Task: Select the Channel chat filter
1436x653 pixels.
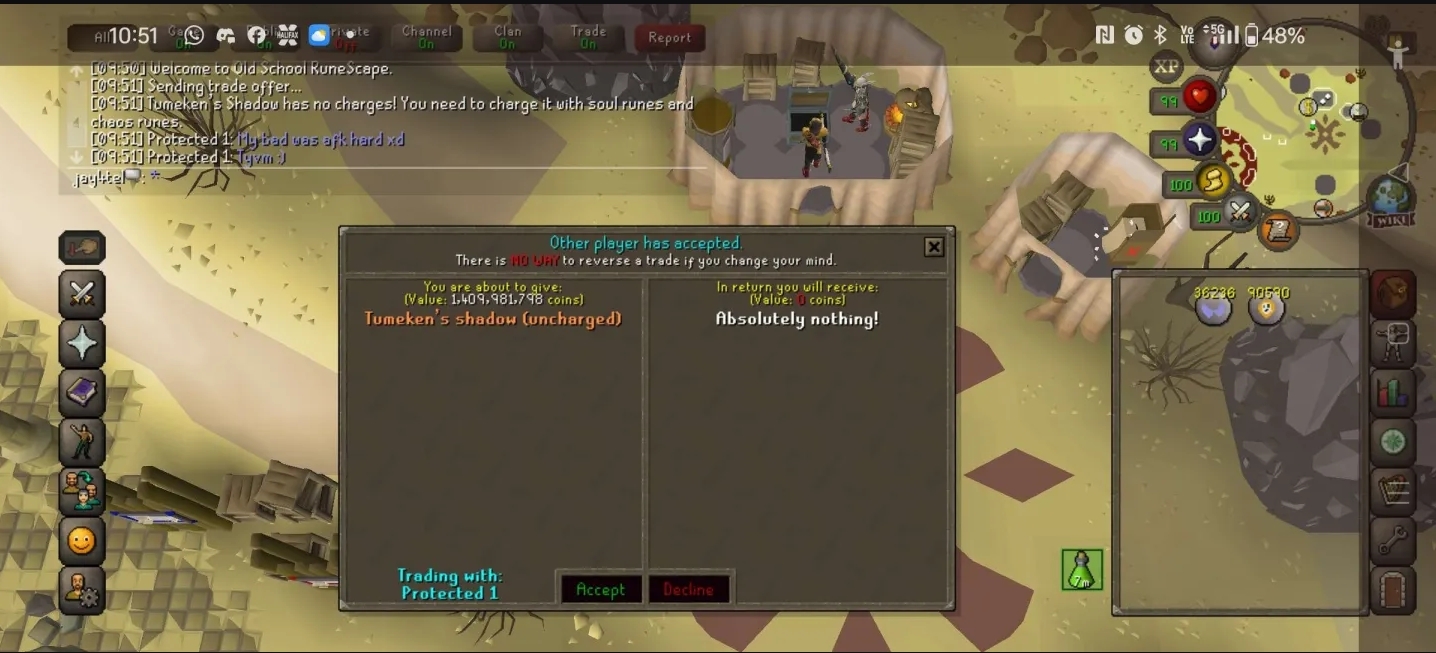Action: [426, 38]
